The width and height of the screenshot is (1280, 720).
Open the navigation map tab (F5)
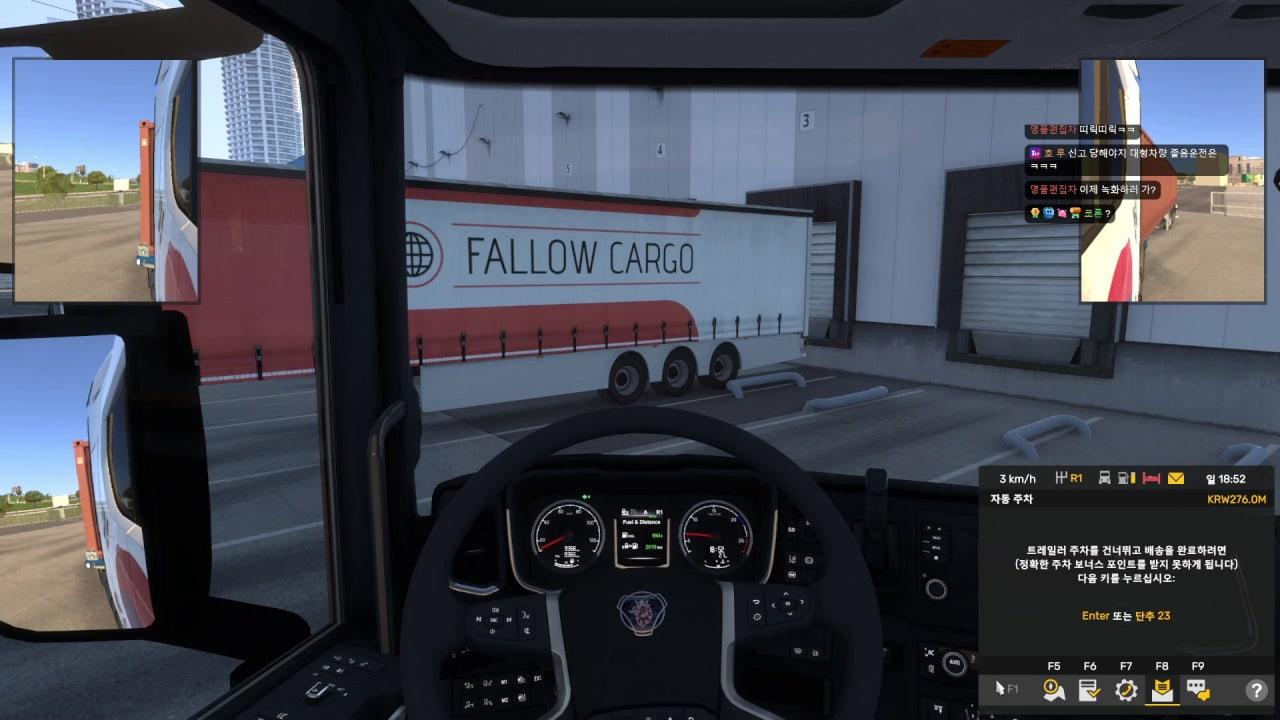pyautogui.click(x=1053, y=689)
